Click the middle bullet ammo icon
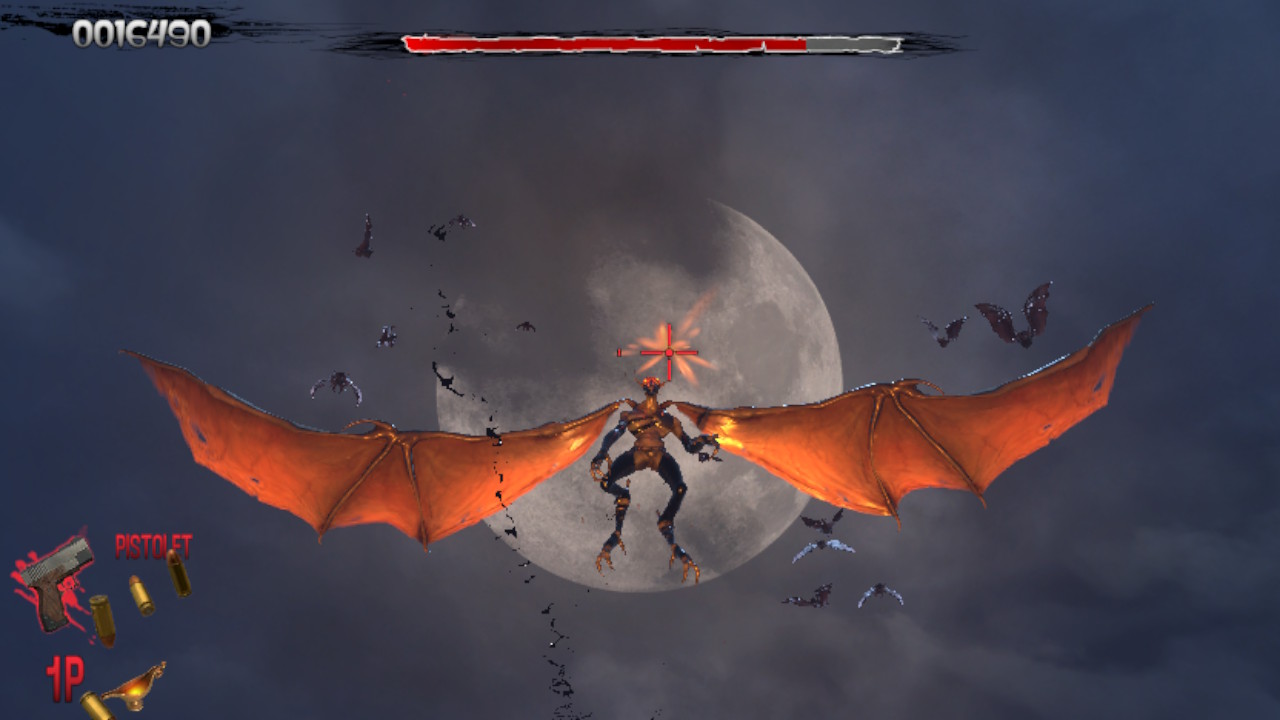Screen dimensions: 1280x720 (142, 595)
